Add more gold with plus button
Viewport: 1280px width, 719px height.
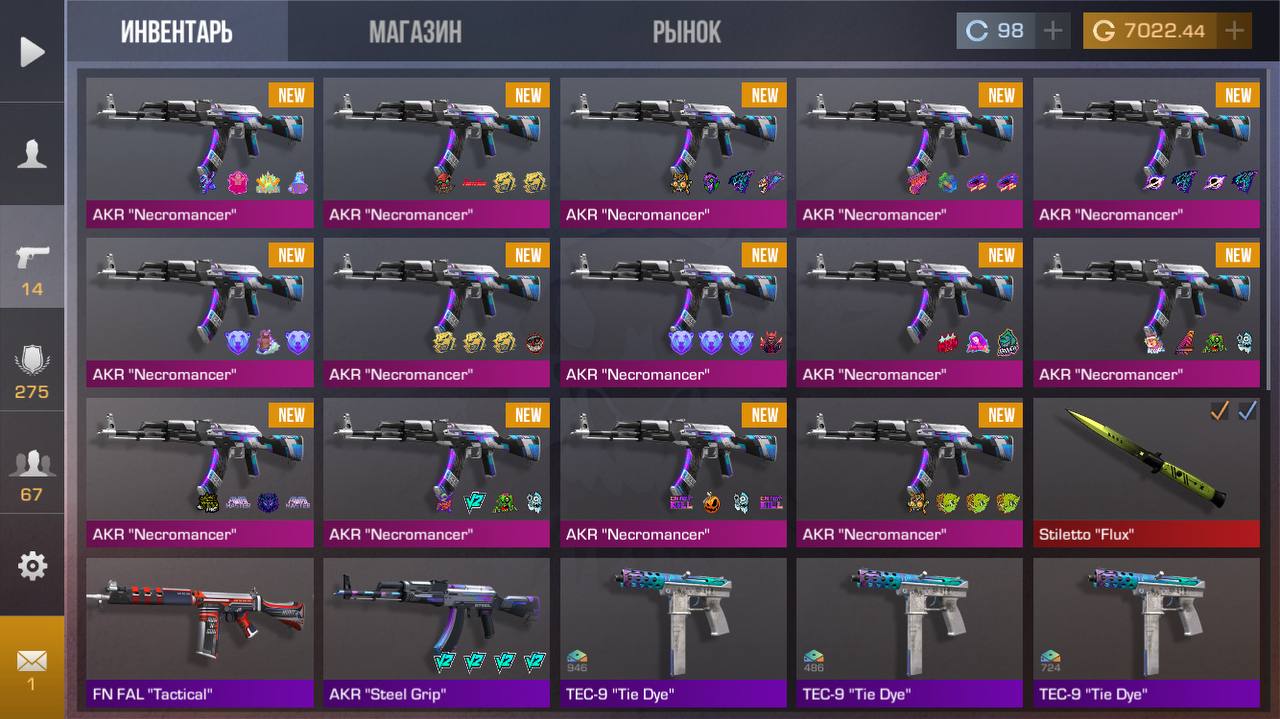[1235, 31]
